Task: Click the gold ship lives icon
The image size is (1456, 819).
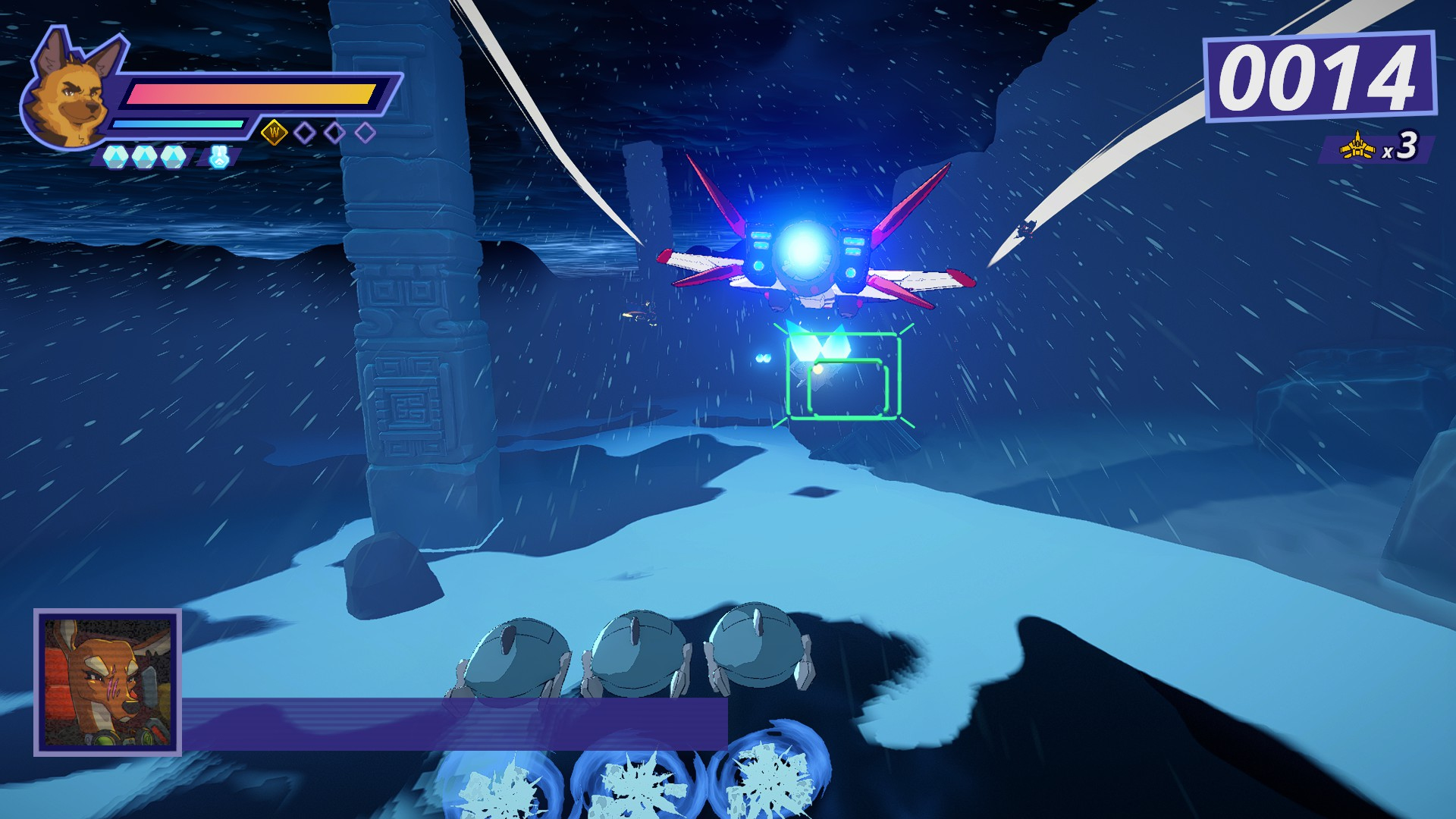Action: (x=1357, y=146)
